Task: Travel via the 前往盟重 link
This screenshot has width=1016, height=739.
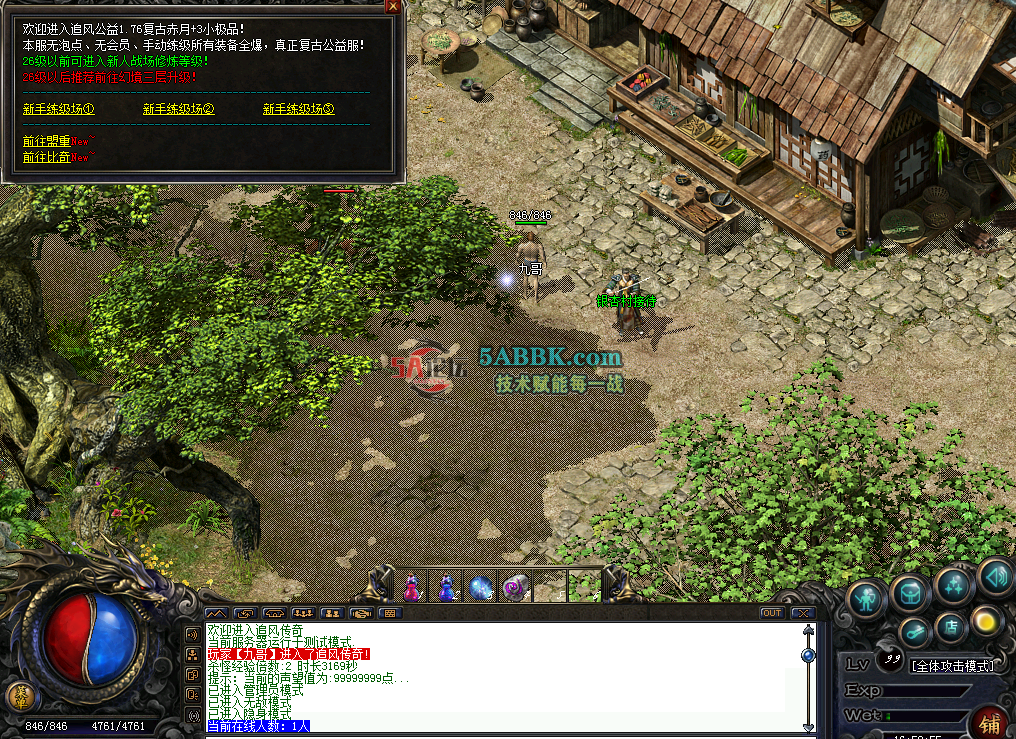Action: coord(47,142)
